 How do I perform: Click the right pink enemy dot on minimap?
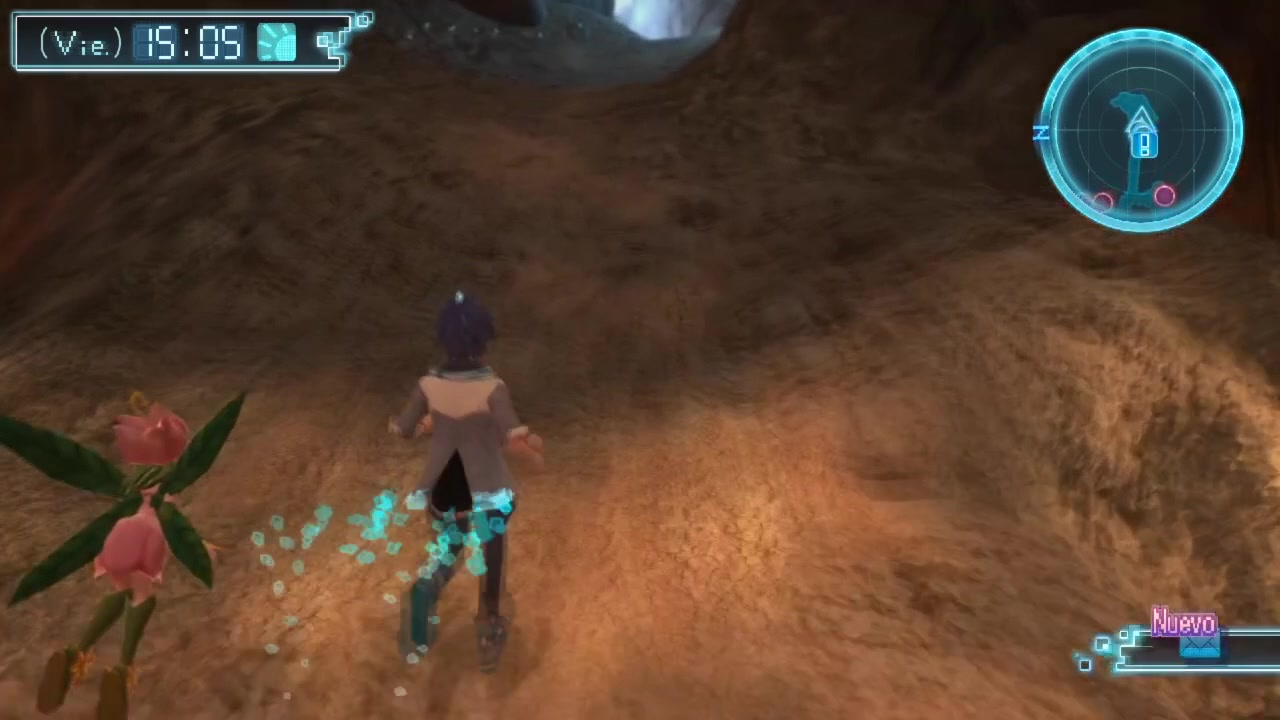coord(1164,198)
